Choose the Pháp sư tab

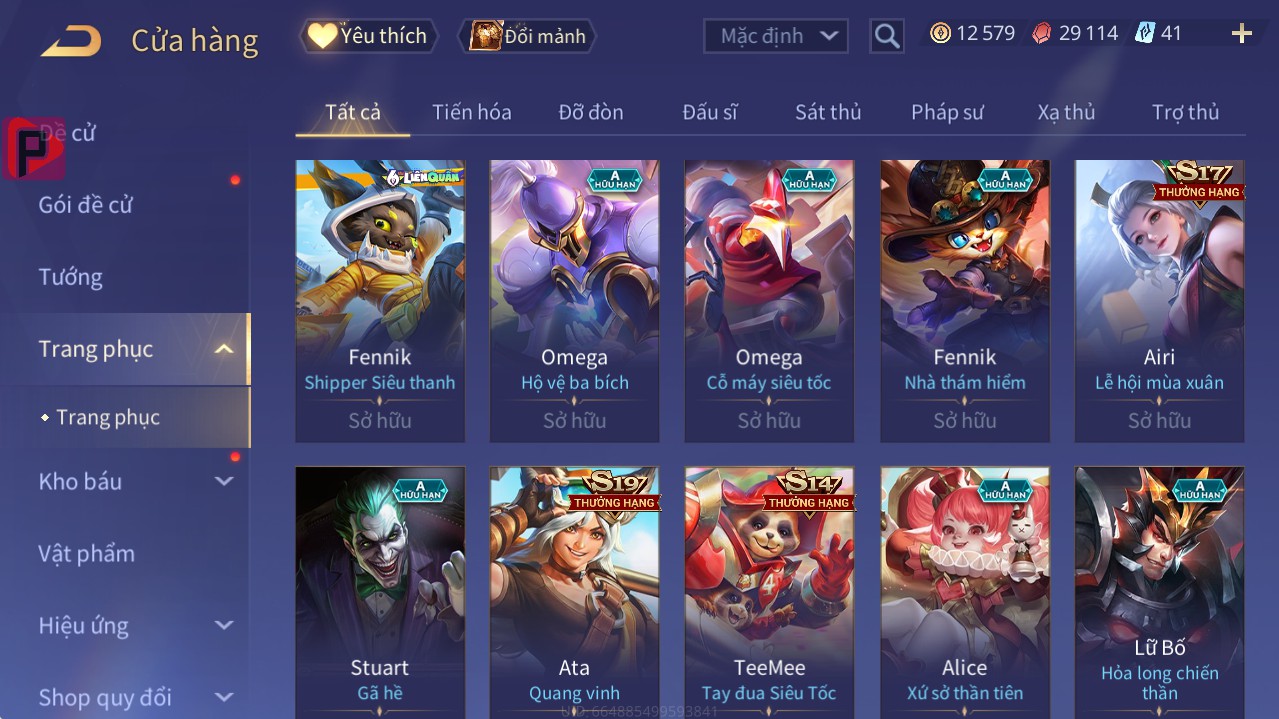[947, 112]
